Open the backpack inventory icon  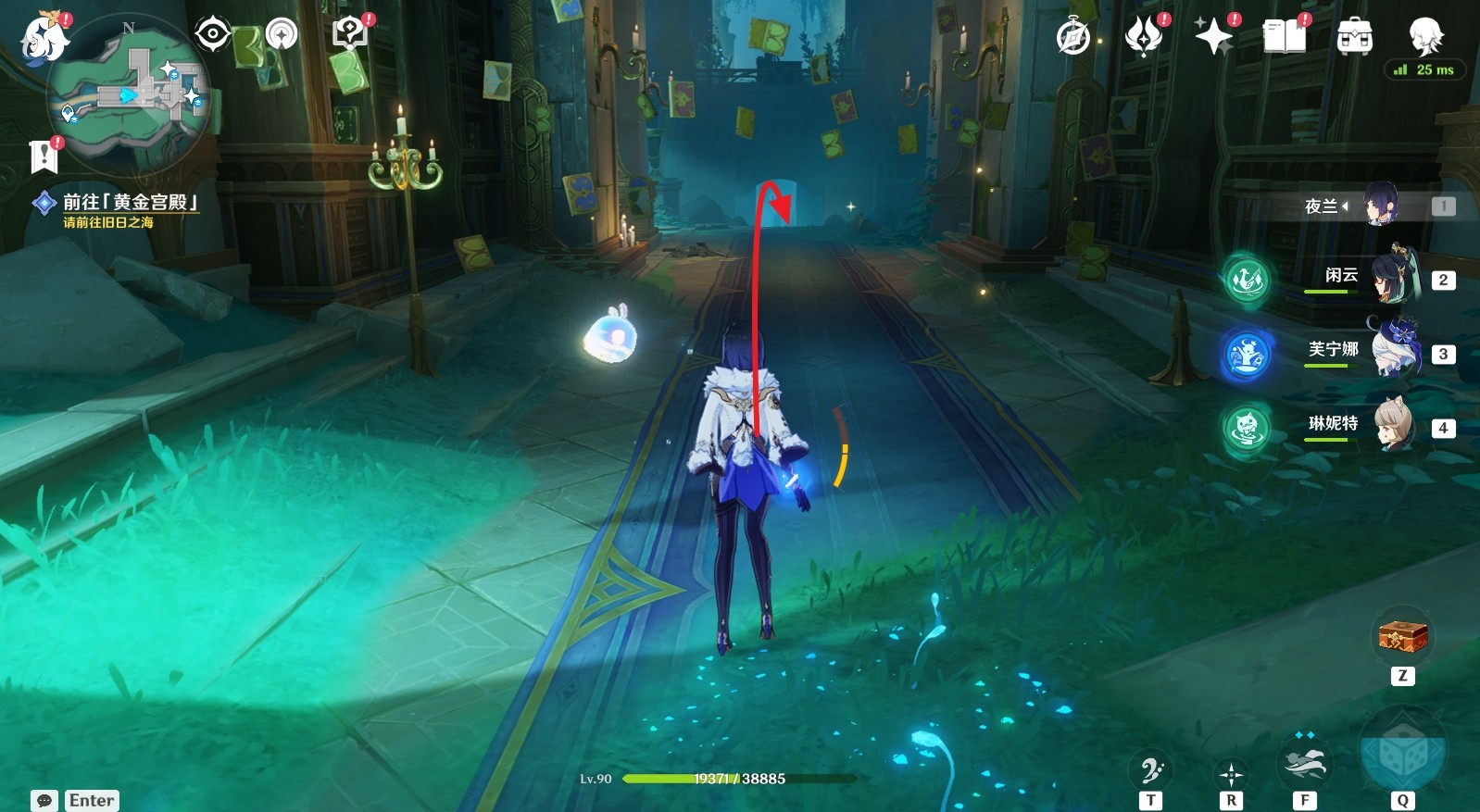(x=1354, y=37)
